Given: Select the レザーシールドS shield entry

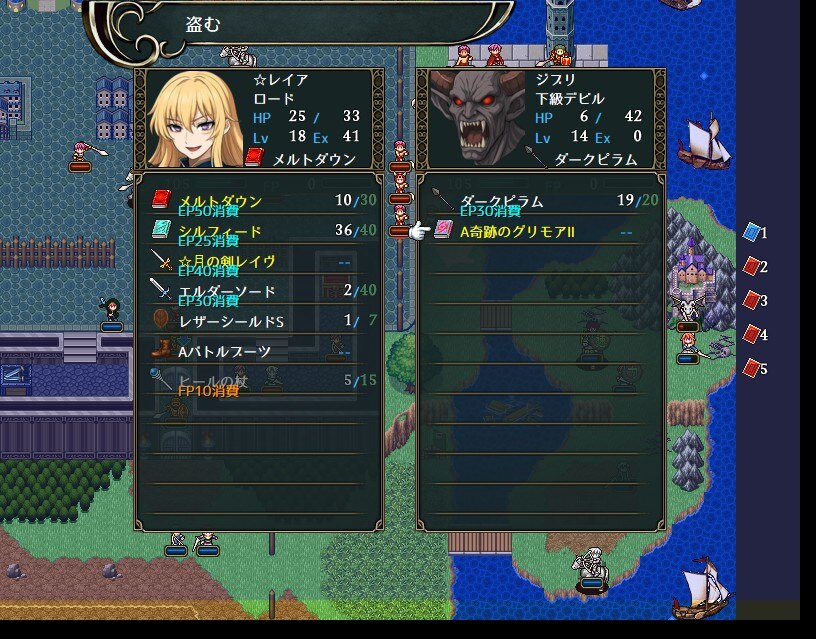Looking at the screenshot, I should click(258, 321).
